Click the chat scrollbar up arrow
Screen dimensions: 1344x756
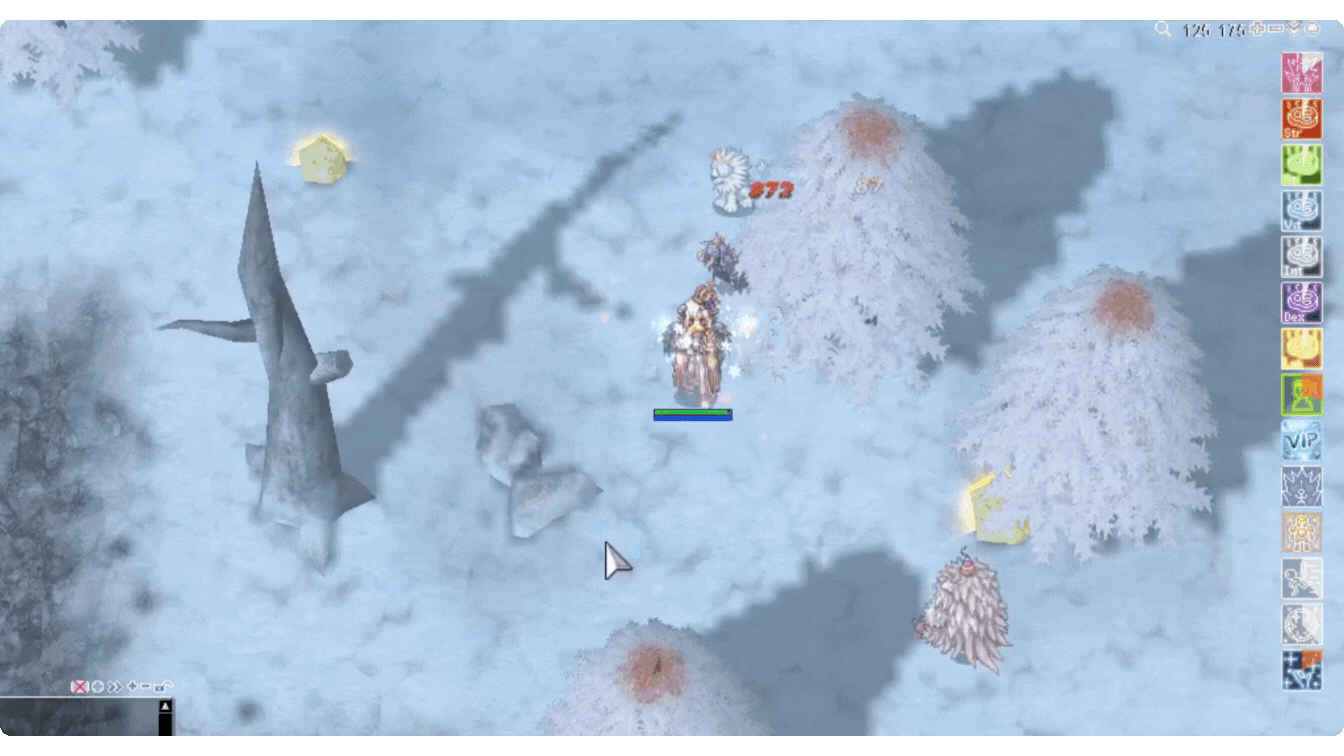(166, 706)
